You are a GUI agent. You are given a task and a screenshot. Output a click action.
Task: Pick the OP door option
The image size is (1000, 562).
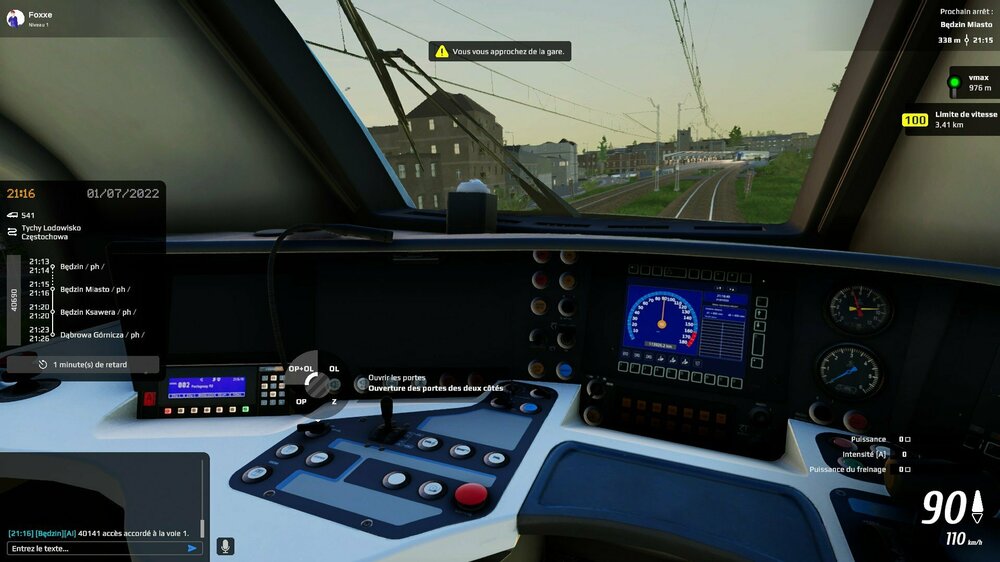pyautogui.click(x=301, y=401)
